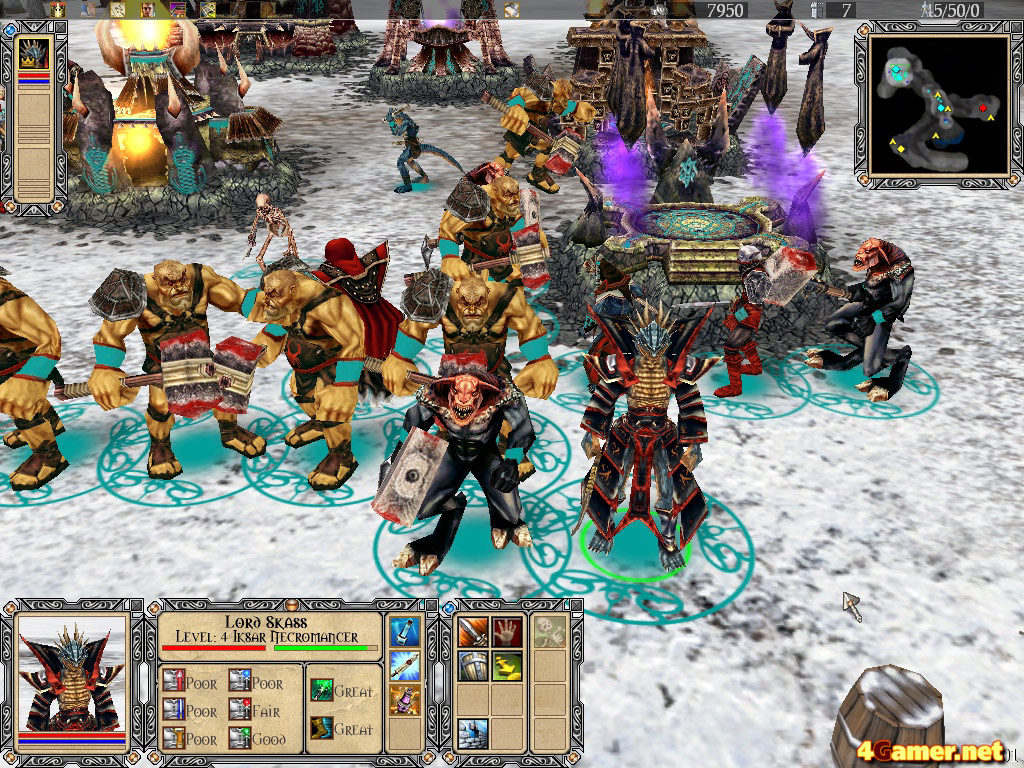
Task: Select the Fair resistance armor icon
Action: [x=239, y=710]
